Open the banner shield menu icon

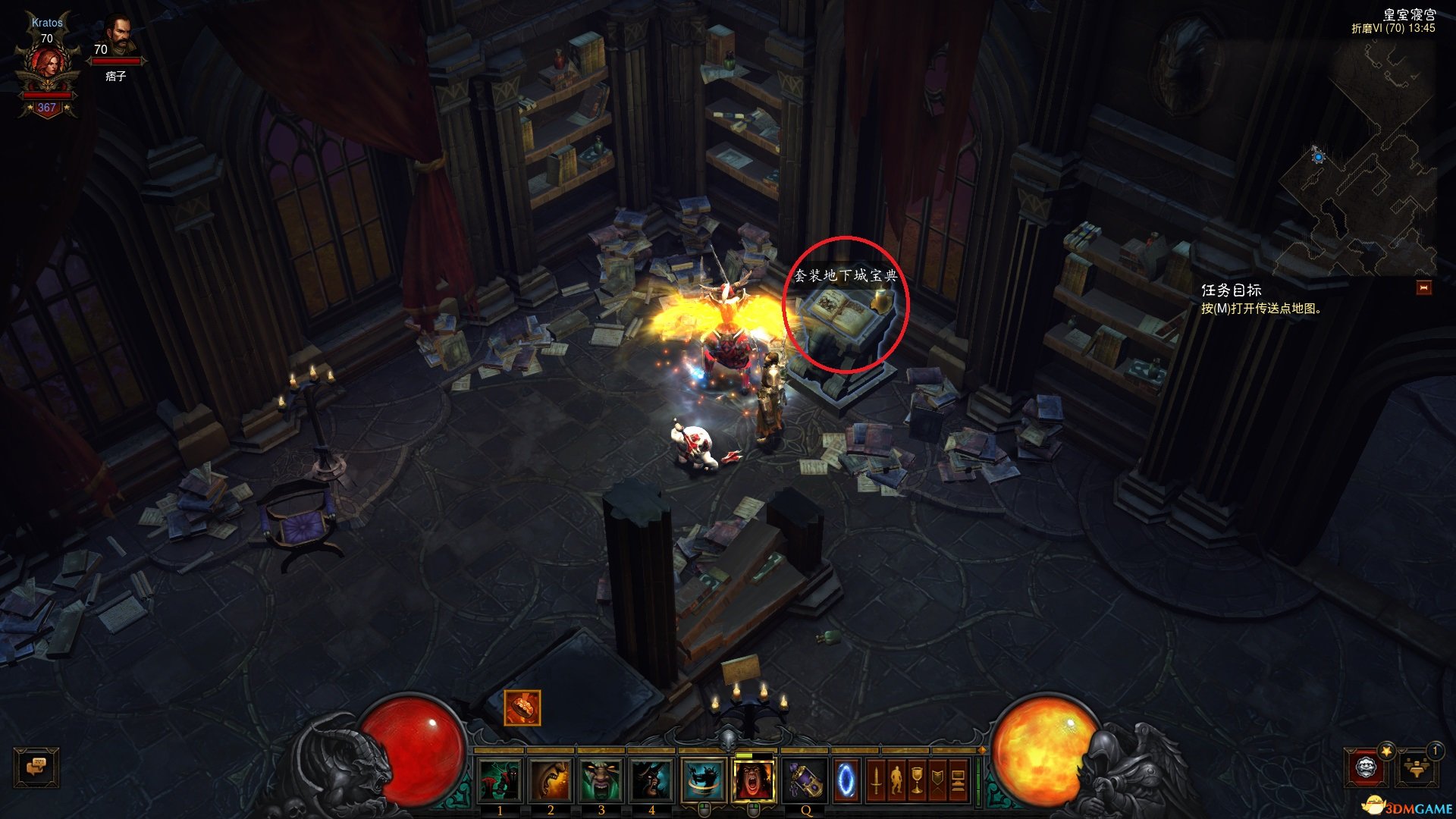click(937, 780)
